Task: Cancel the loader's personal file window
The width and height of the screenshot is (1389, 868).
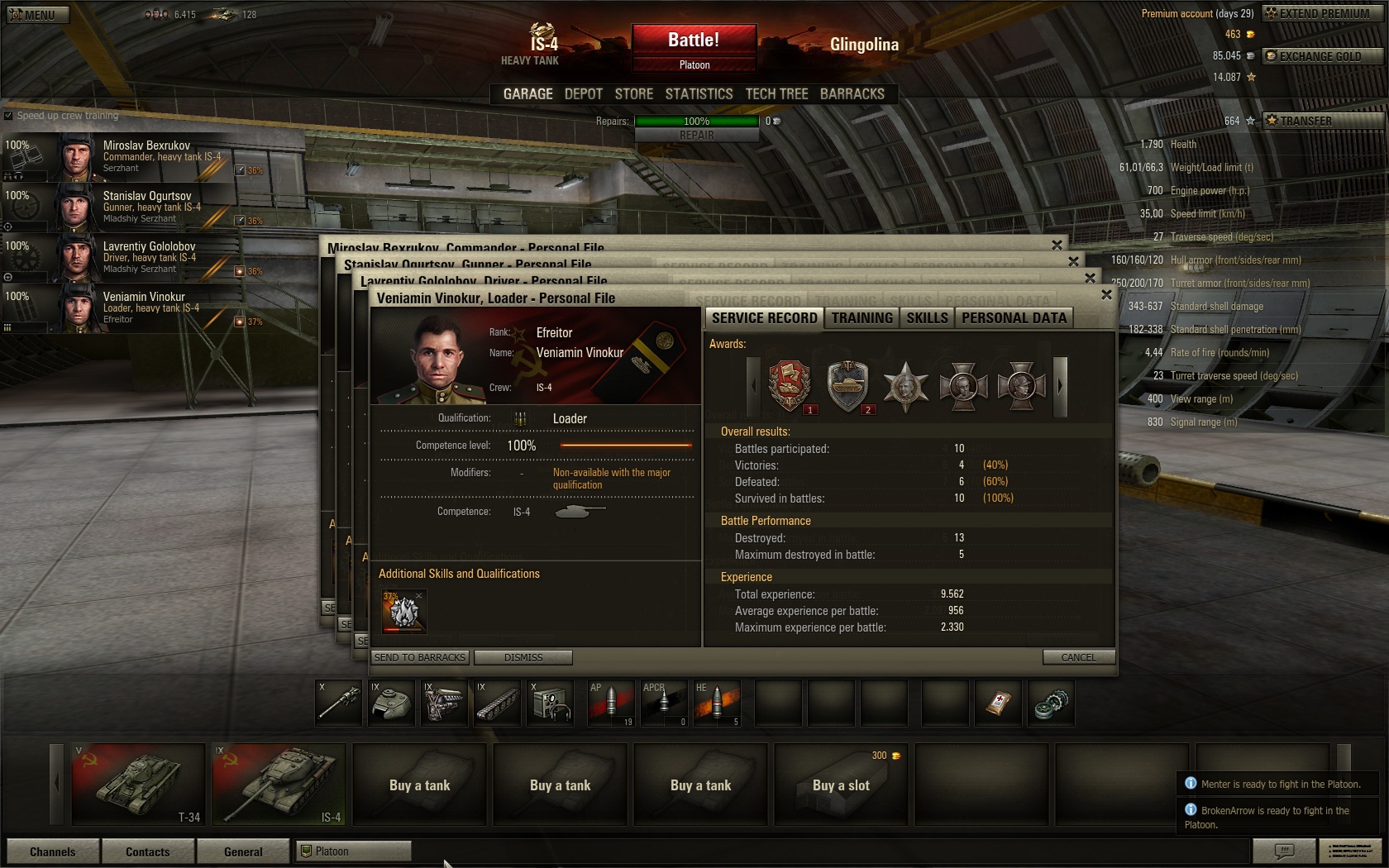Action: 1078,658
